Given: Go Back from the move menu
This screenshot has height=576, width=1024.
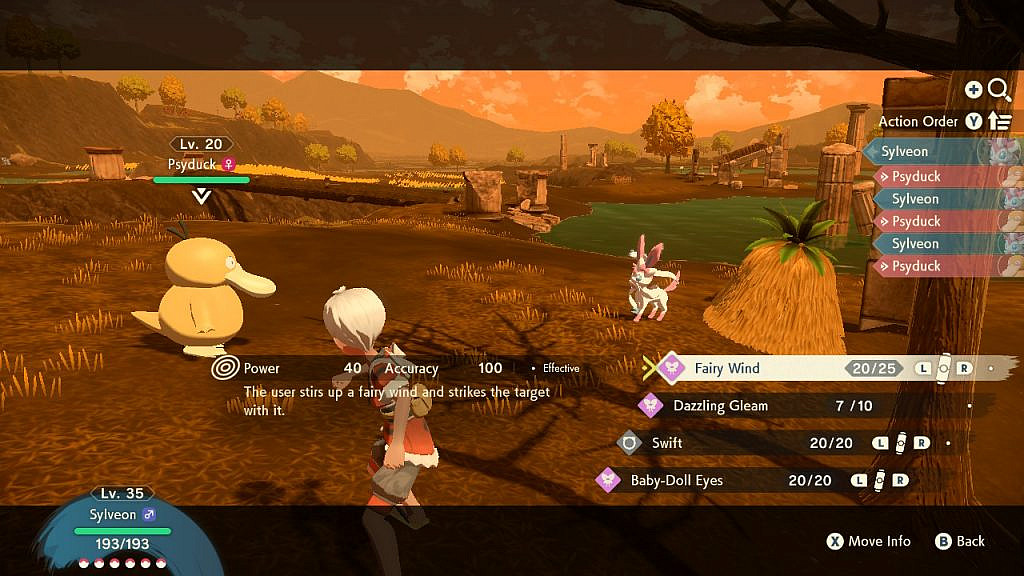Looking at the screenshot, I should (960, 541).
